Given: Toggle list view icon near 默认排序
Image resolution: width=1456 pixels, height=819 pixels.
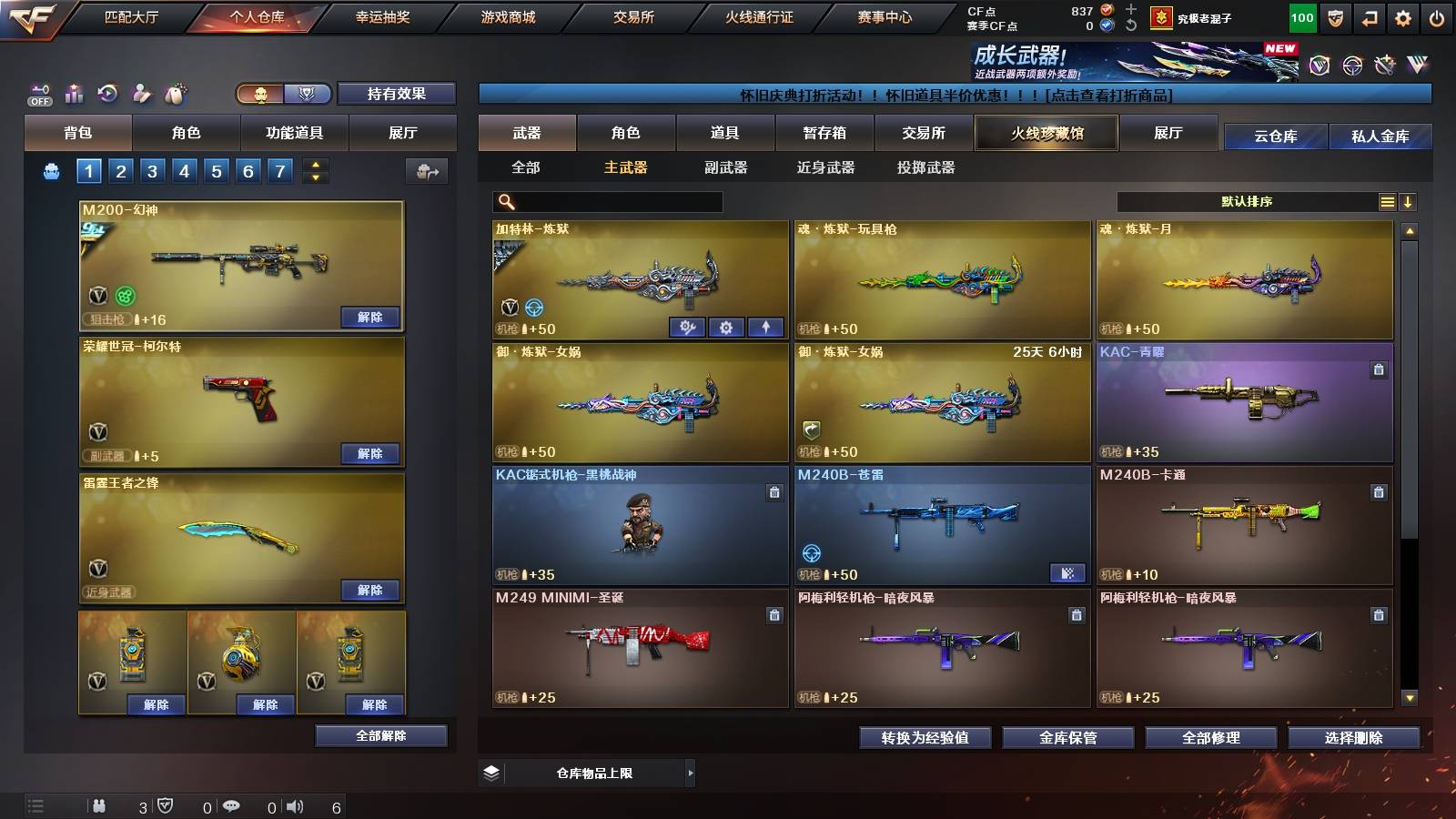Looking at the screenshot, I should click(x=1387, y=201).
